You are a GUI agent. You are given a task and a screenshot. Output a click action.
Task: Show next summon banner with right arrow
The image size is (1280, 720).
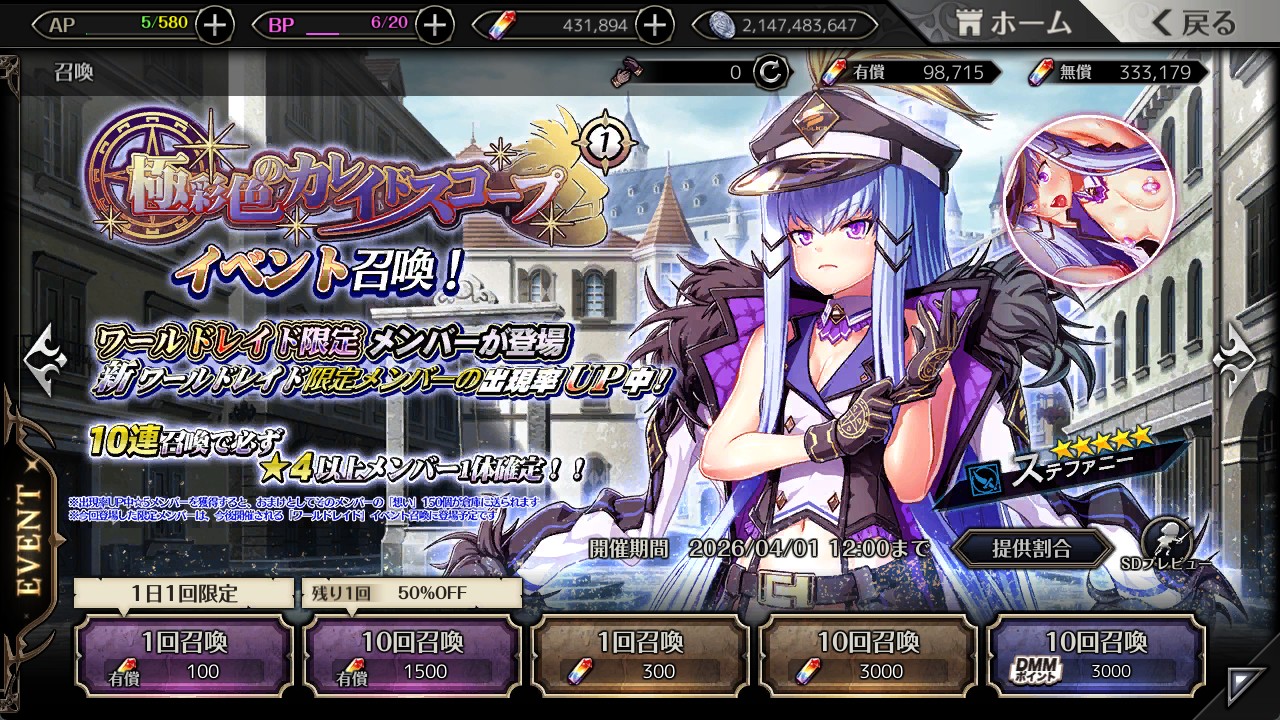pos(1236,353)
